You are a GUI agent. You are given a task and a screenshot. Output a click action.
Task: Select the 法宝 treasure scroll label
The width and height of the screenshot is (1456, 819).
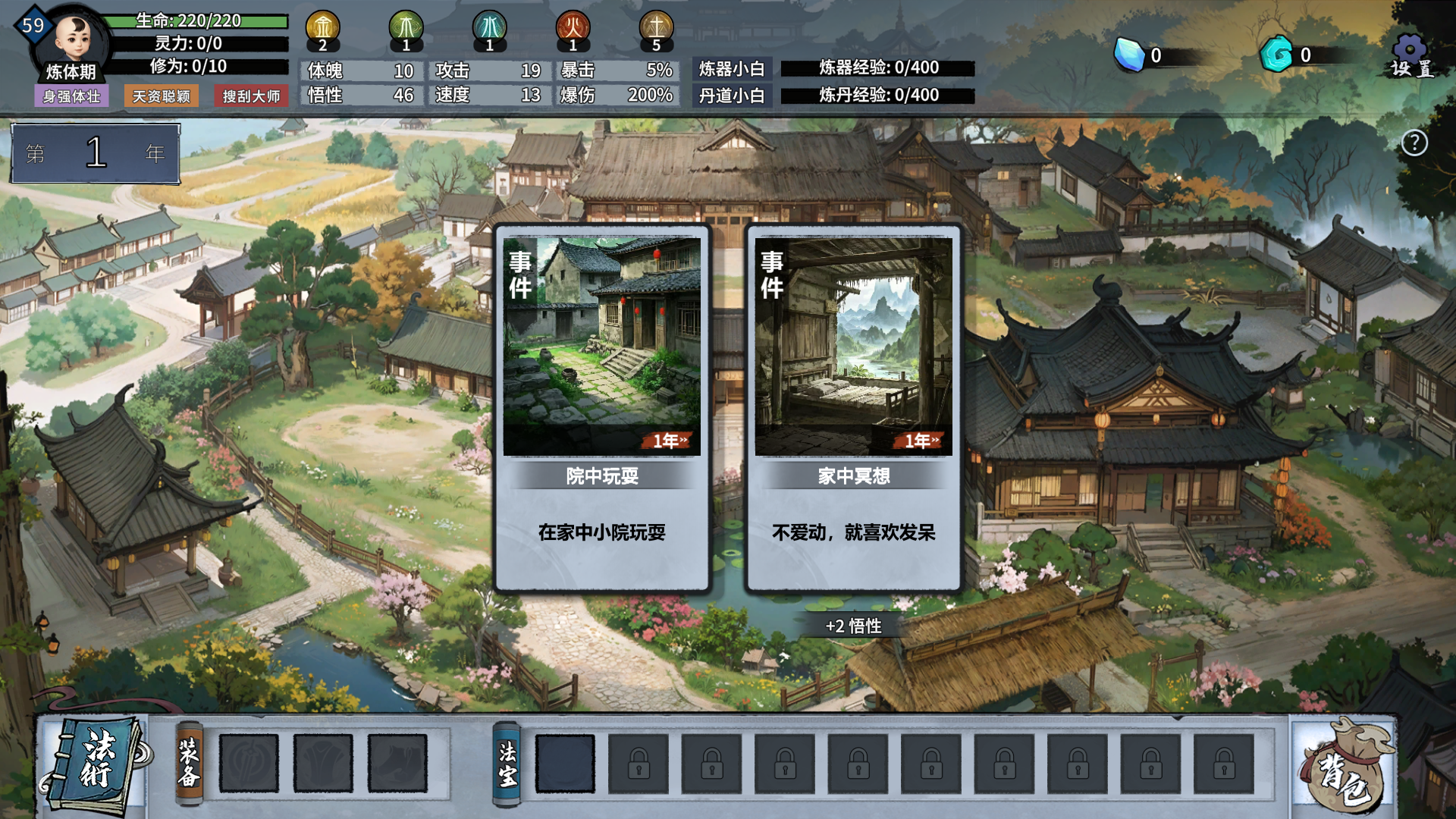coord(507,763)
